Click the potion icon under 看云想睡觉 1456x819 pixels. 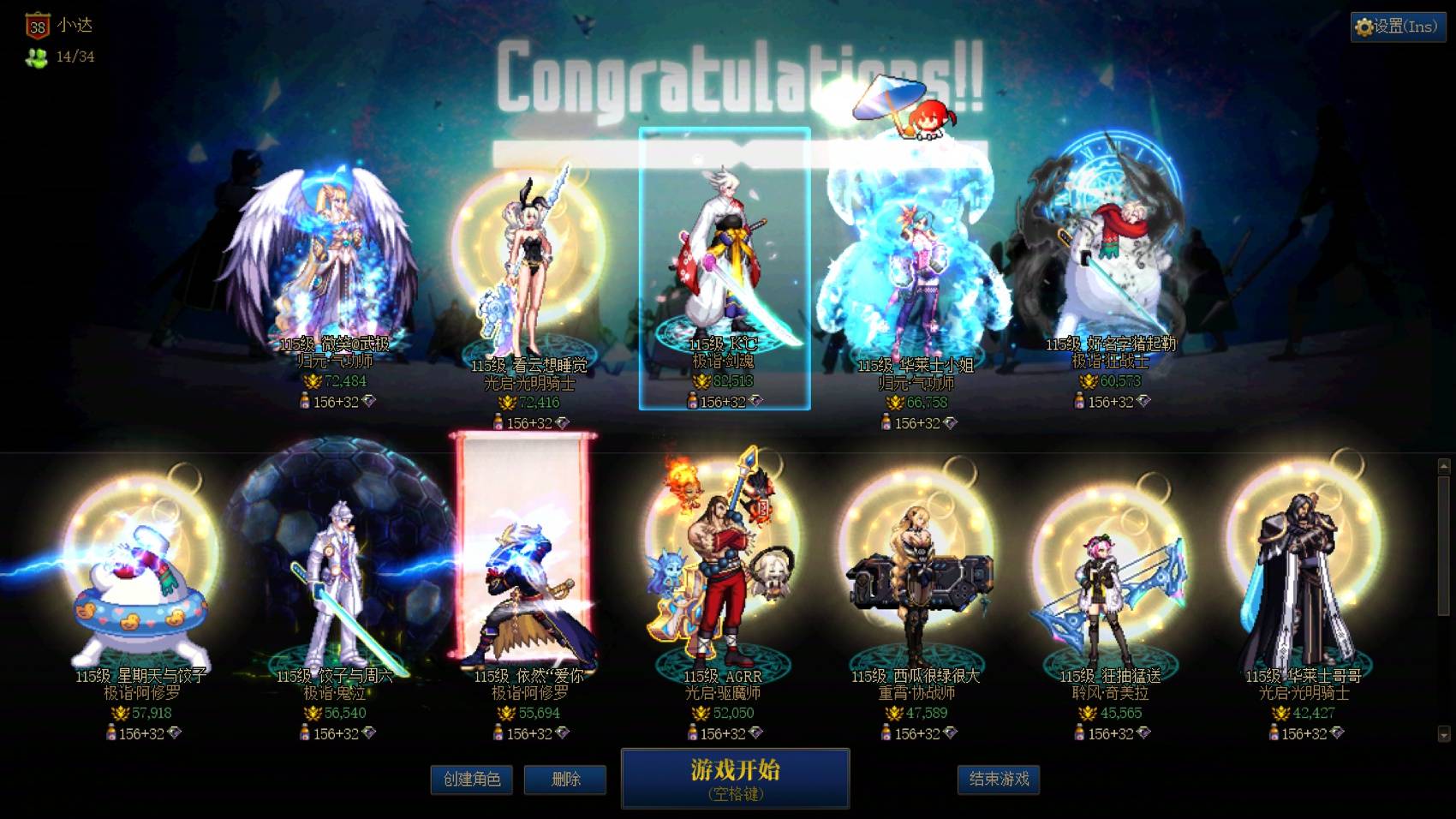(x=498, y=421)
